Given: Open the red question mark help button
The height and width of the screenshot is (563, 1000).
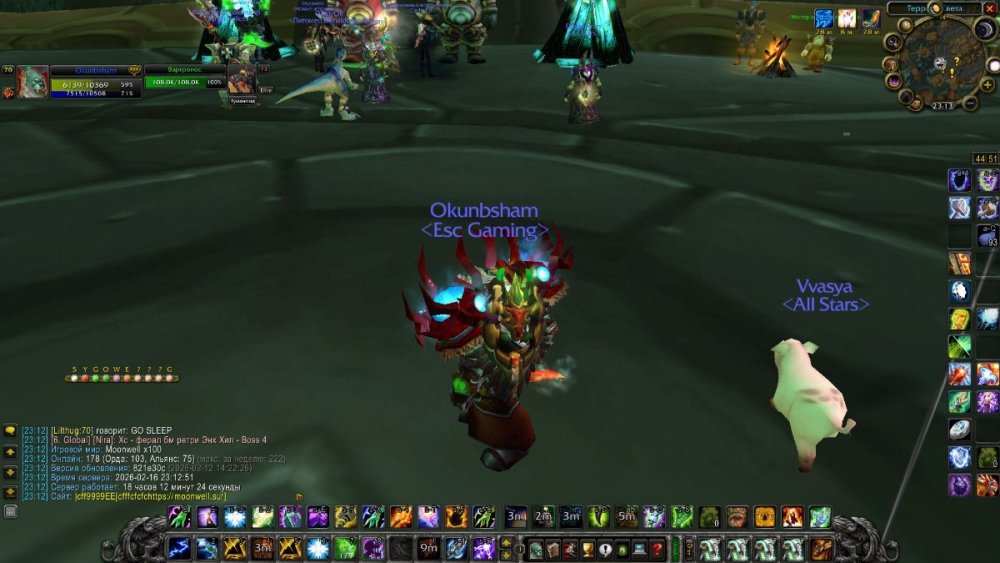Looking at the screenshot, I should (x=657, y=548).
